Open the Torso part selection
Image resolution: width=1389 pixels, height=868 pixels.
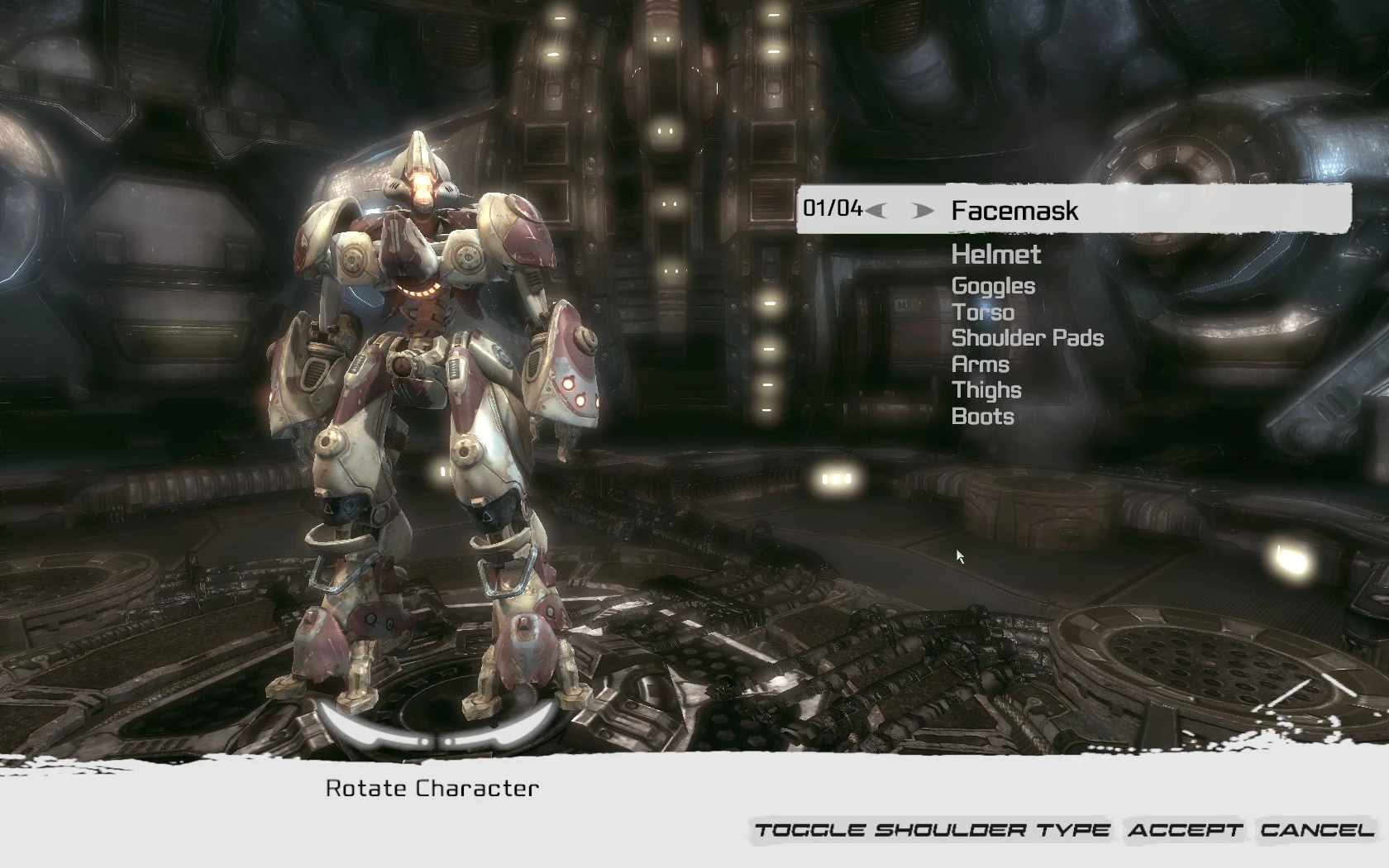(x=983, y=313)
